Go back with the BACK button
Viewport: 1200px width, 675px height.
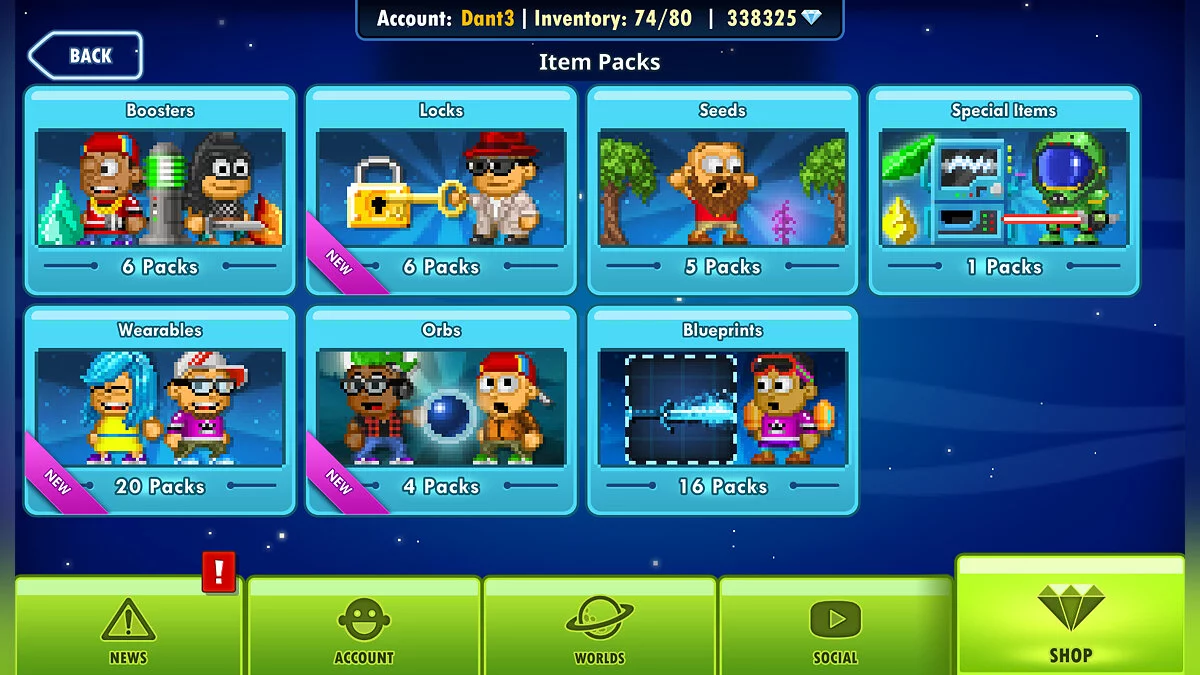click(x=86, y=56)
